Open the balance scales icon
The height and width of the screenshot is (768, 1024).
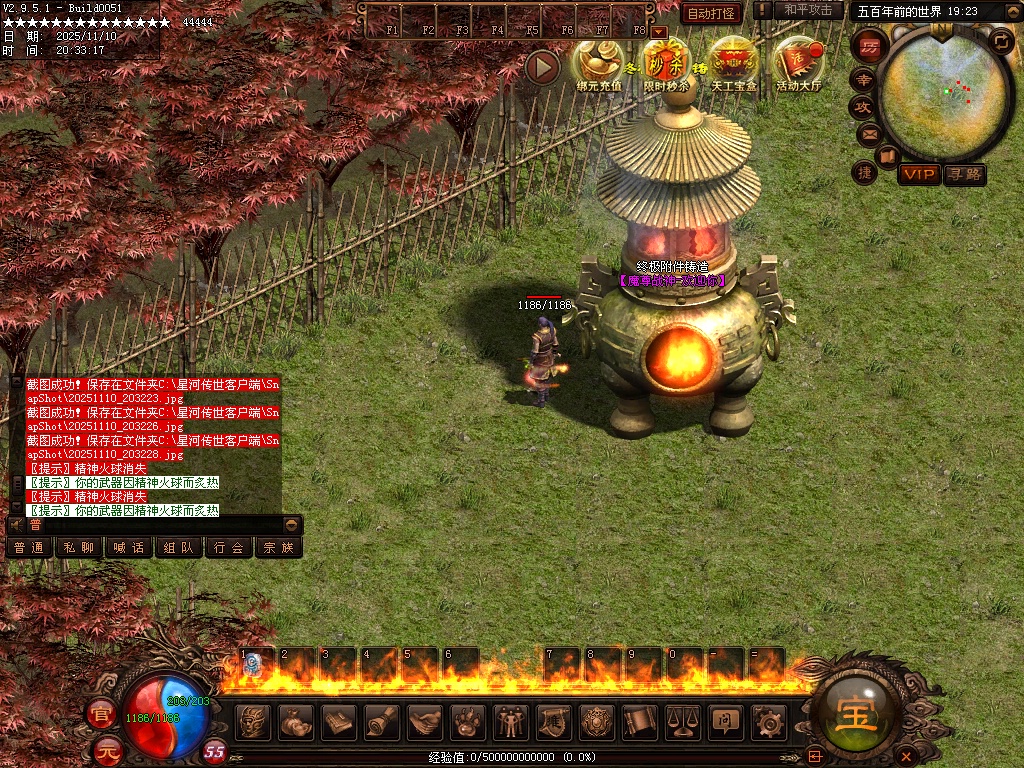coord(682,721)
